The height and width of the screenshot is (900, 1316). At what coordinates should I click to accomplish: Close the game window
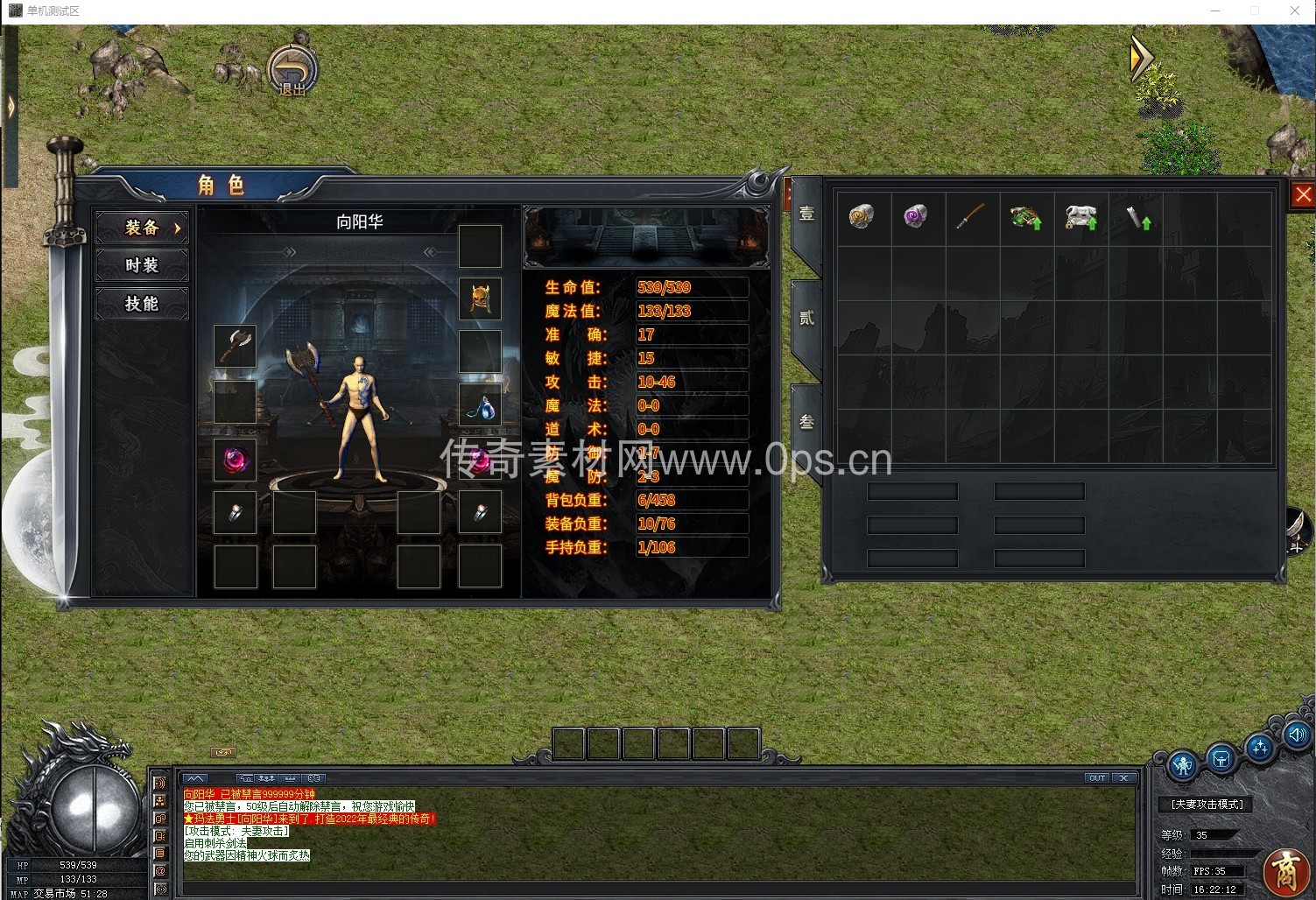click(x=1295, y=11)
